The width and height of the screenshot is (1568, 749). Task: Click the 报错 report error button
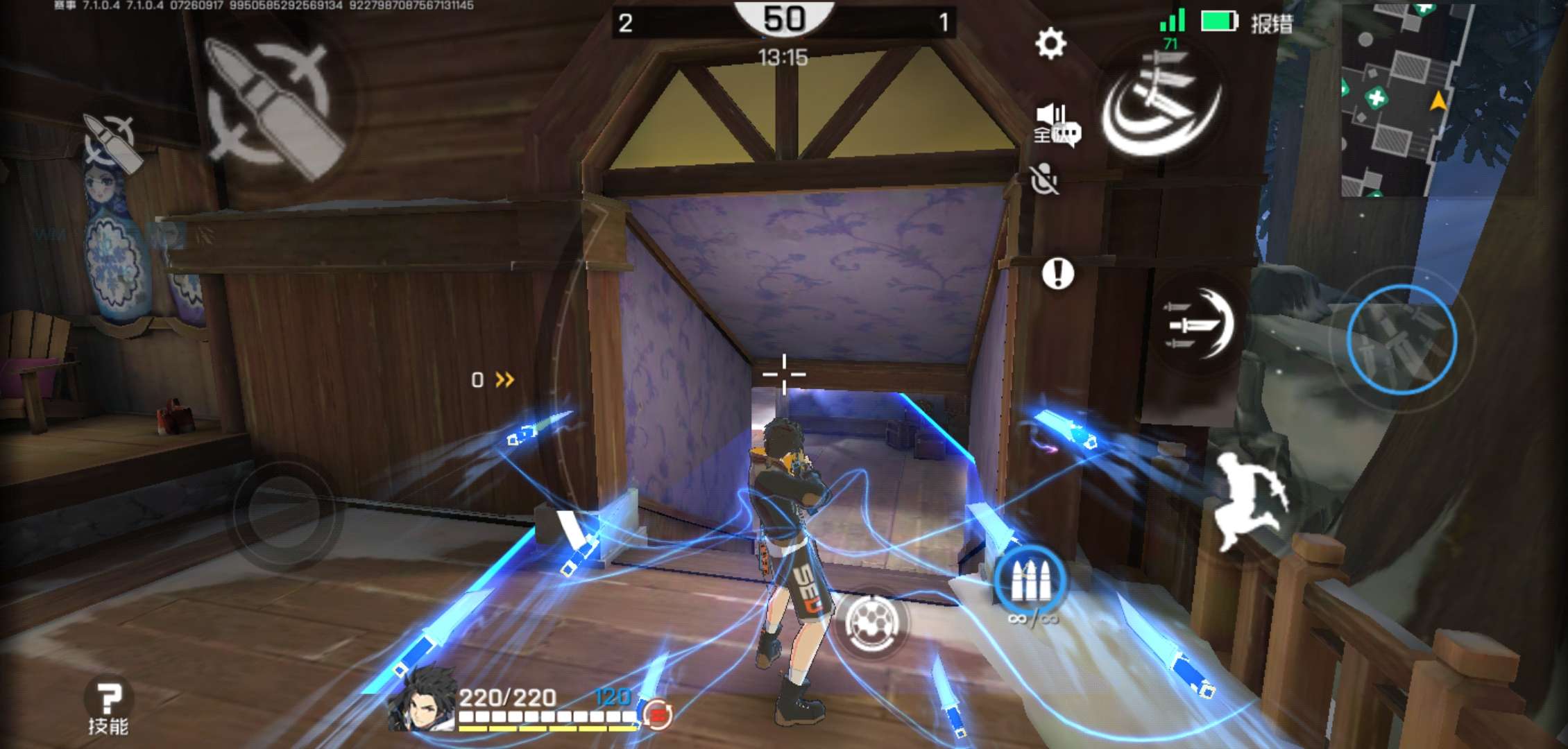[x=1271, y=24]
